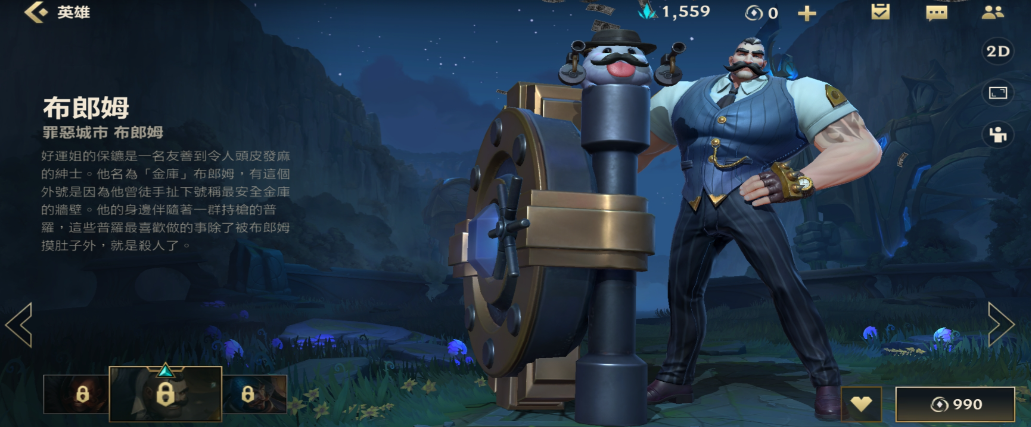Activate the fullscreen view frame icon

(x=997, y=93)
